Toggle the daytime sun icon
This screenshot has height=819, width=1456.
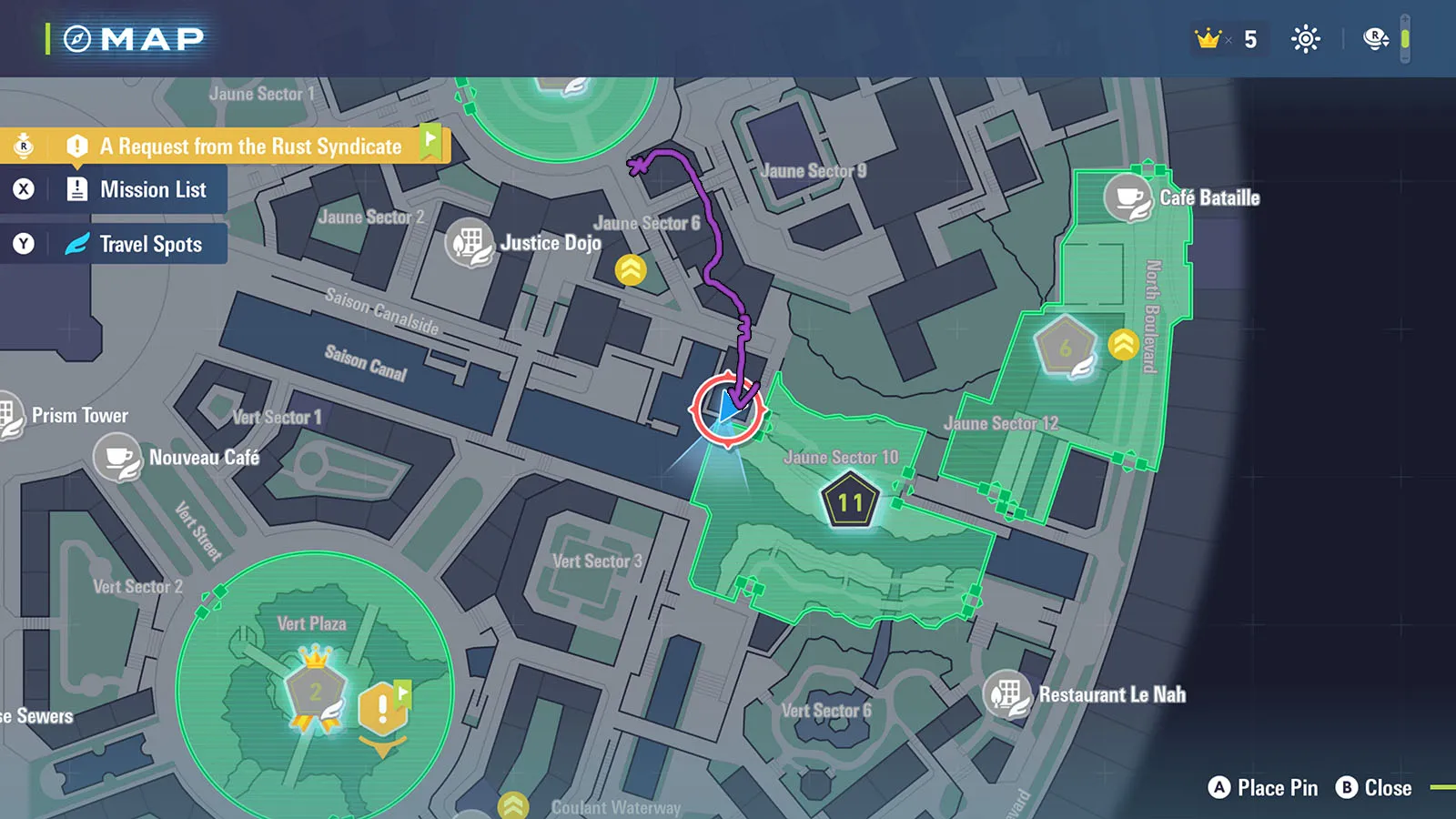click(x=1305, y=39)
